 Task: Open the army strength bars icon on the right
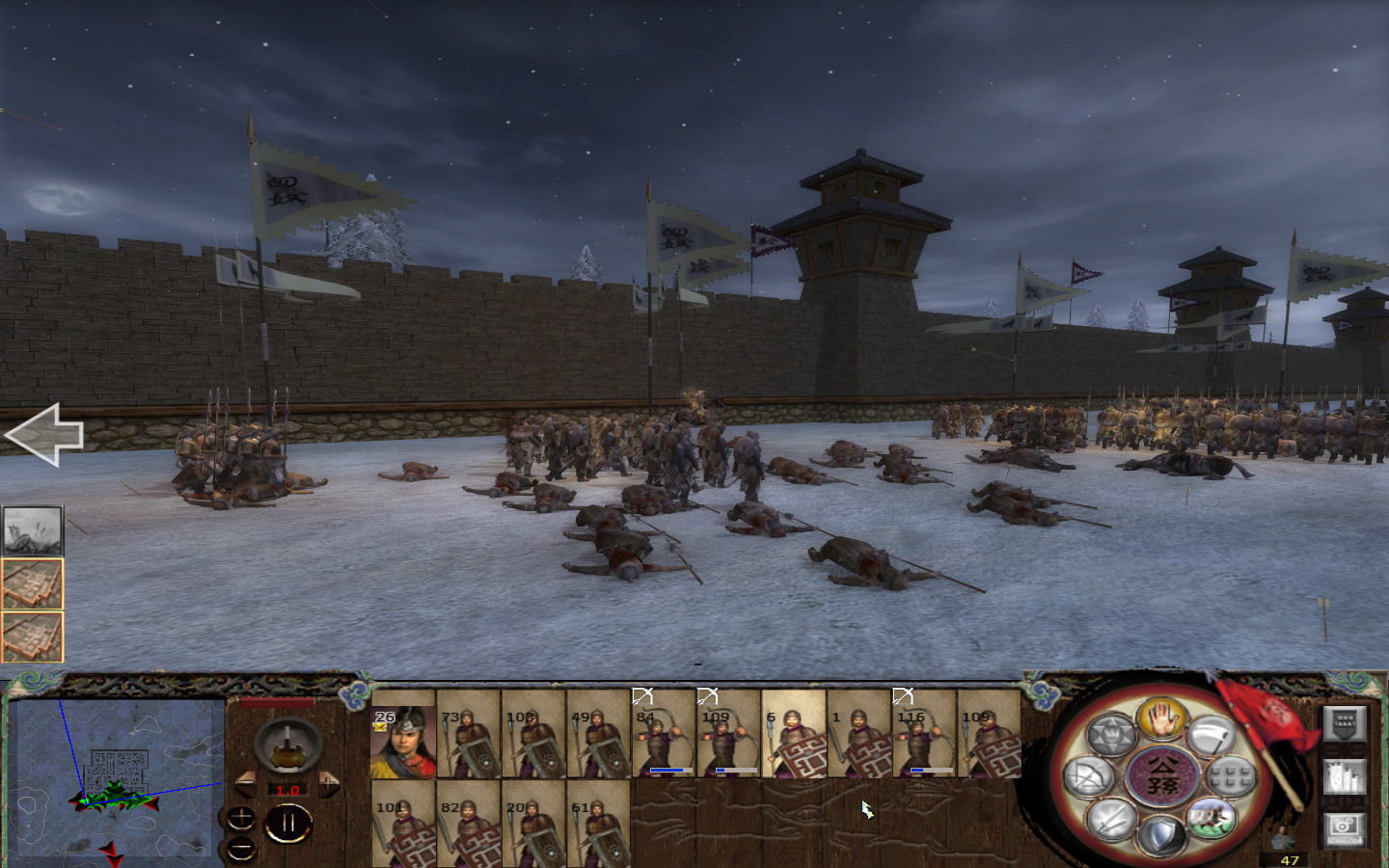pyautogui.click(x=1345, y=776)
